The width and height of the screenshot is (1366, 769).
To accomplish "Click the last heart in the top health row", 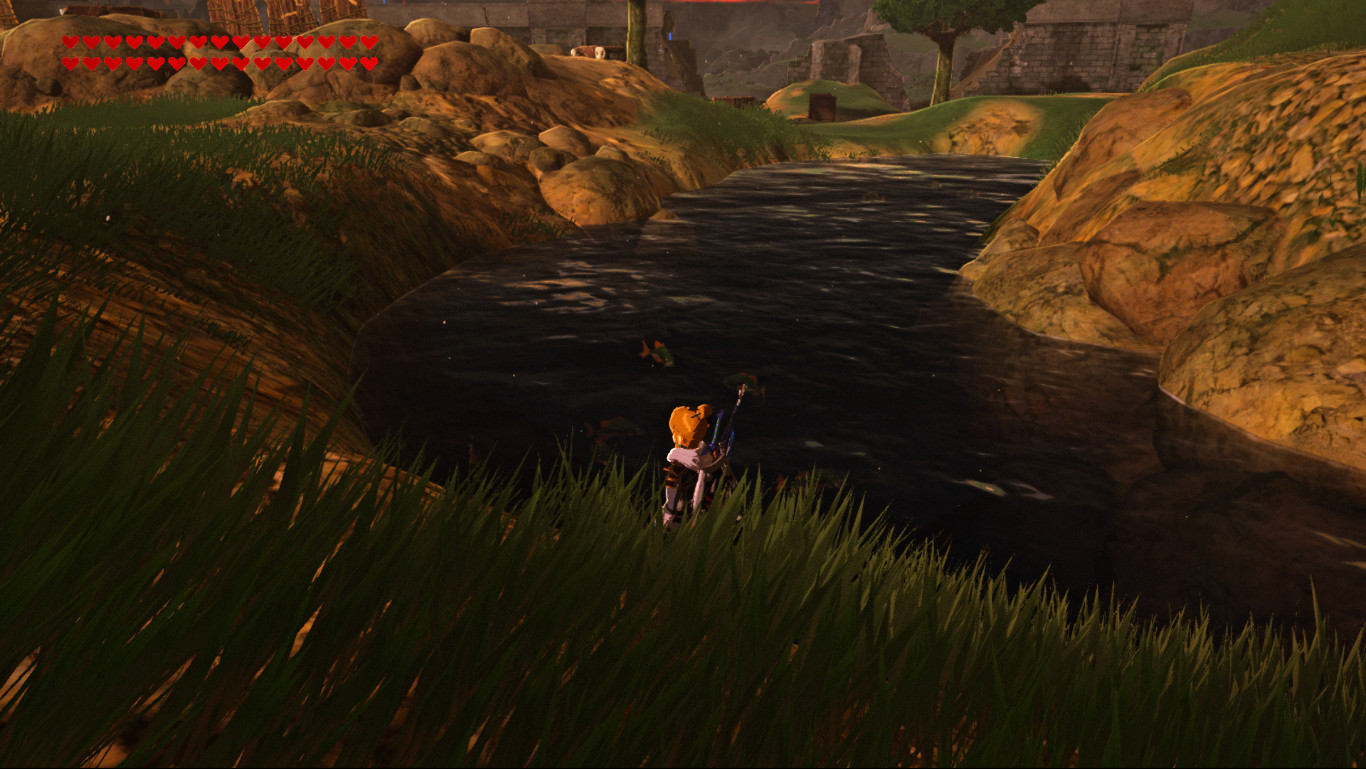I will 369,43.
